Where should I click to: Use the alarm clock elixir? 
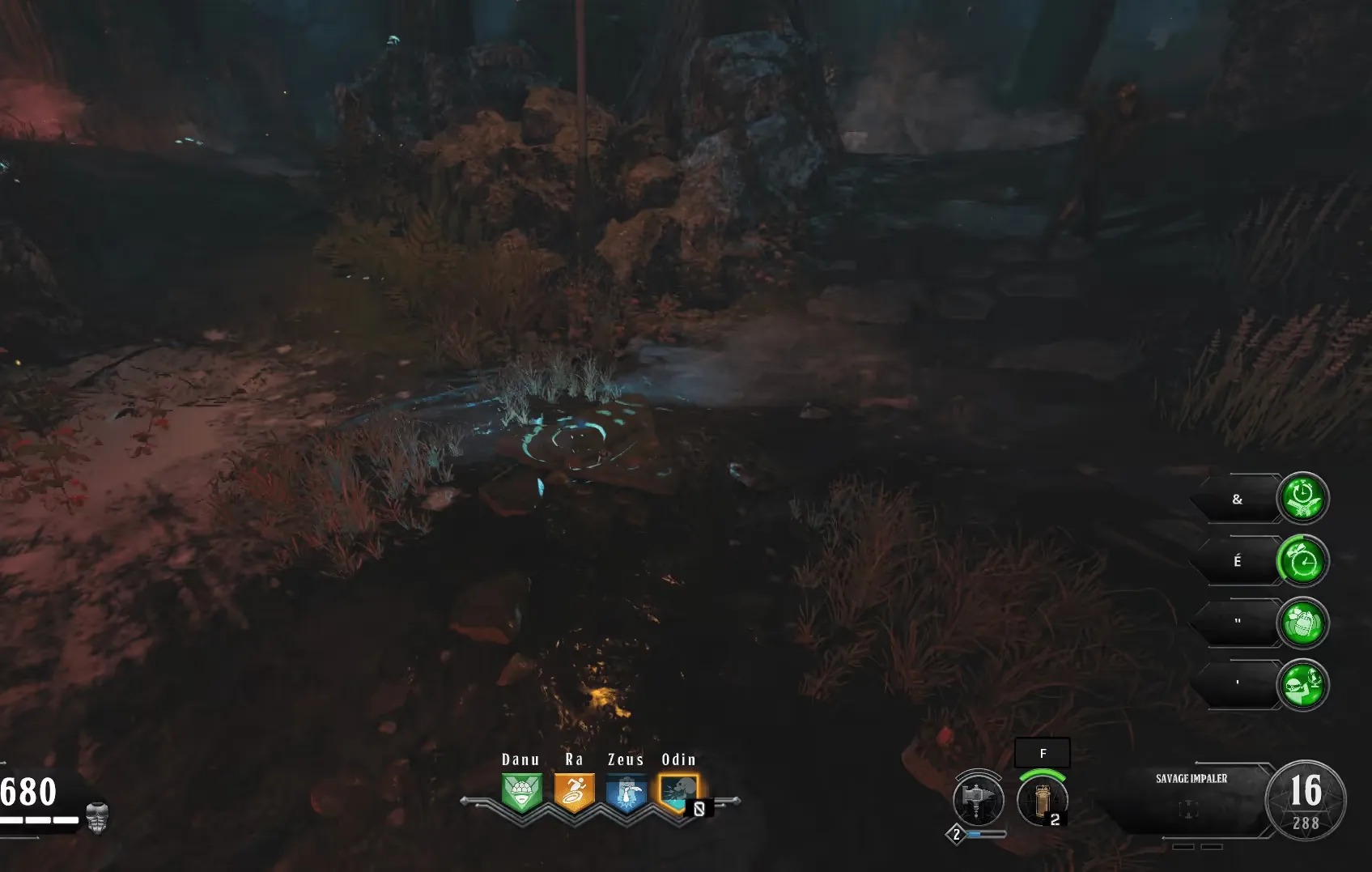pyautogui.click(x=1302, y=561)
